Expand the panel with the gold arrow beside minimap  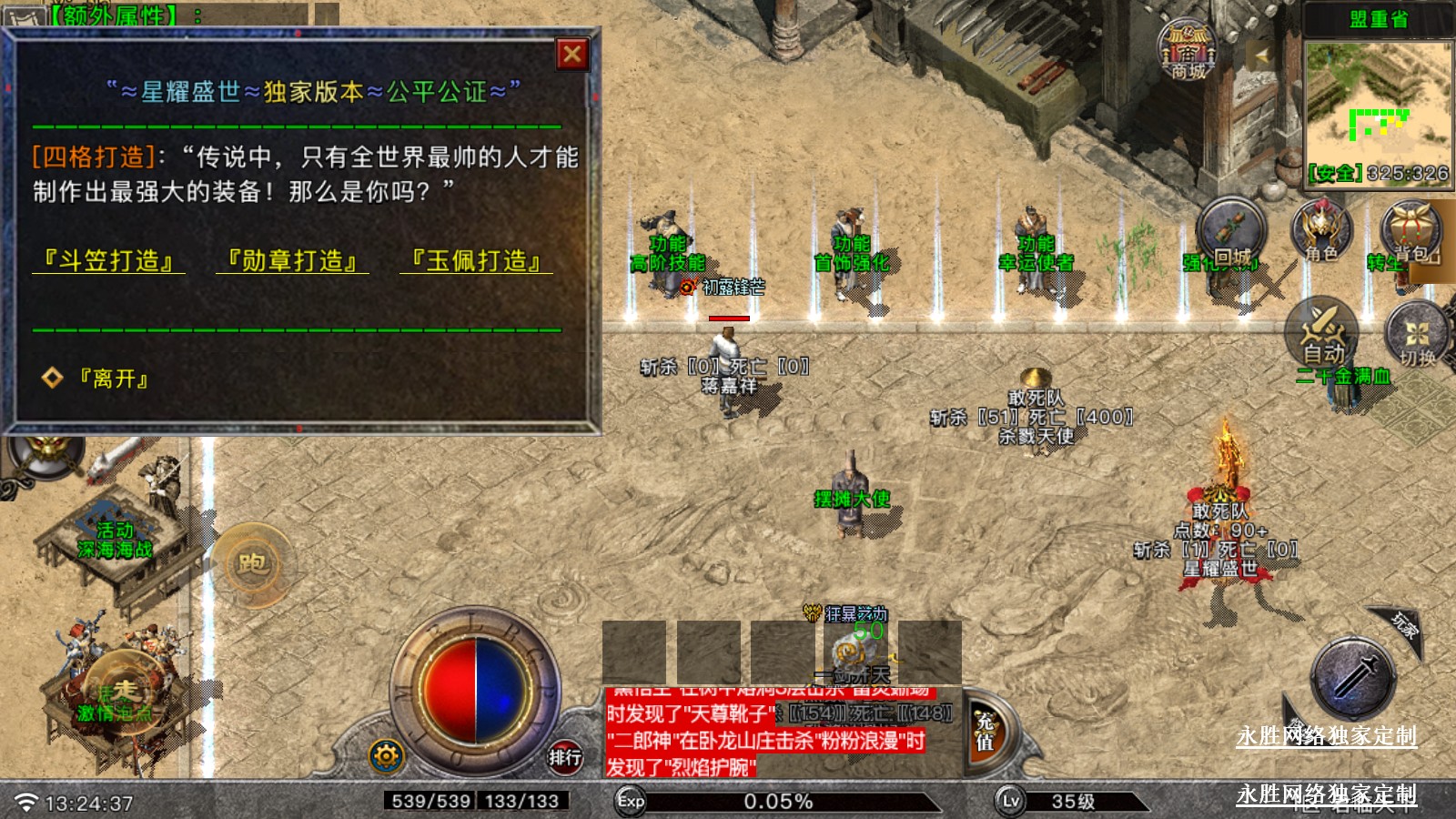point(1261,55)
